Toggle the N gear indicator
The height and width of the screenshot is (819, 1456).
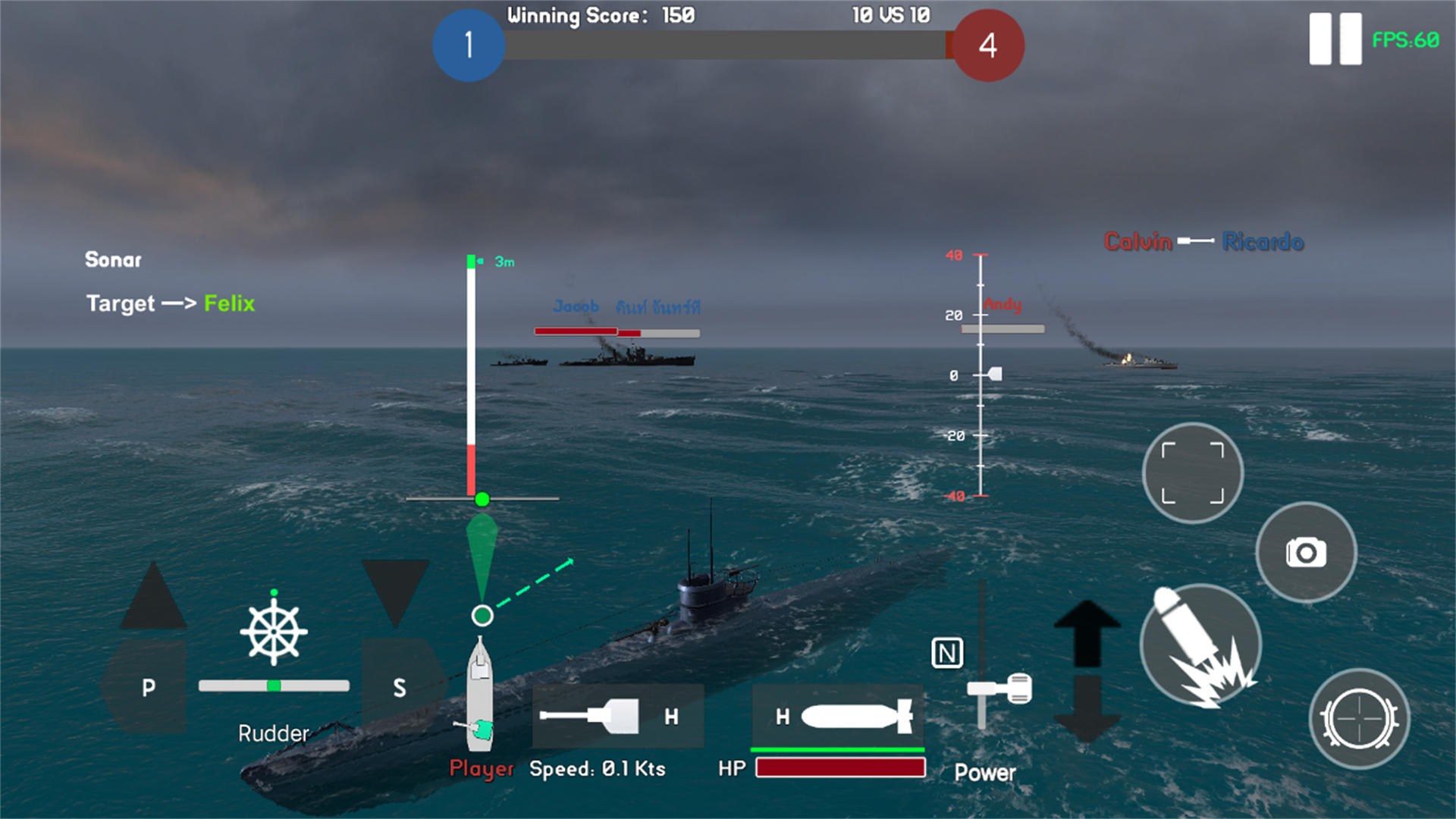pyautogui.click(x=947, y=653)
